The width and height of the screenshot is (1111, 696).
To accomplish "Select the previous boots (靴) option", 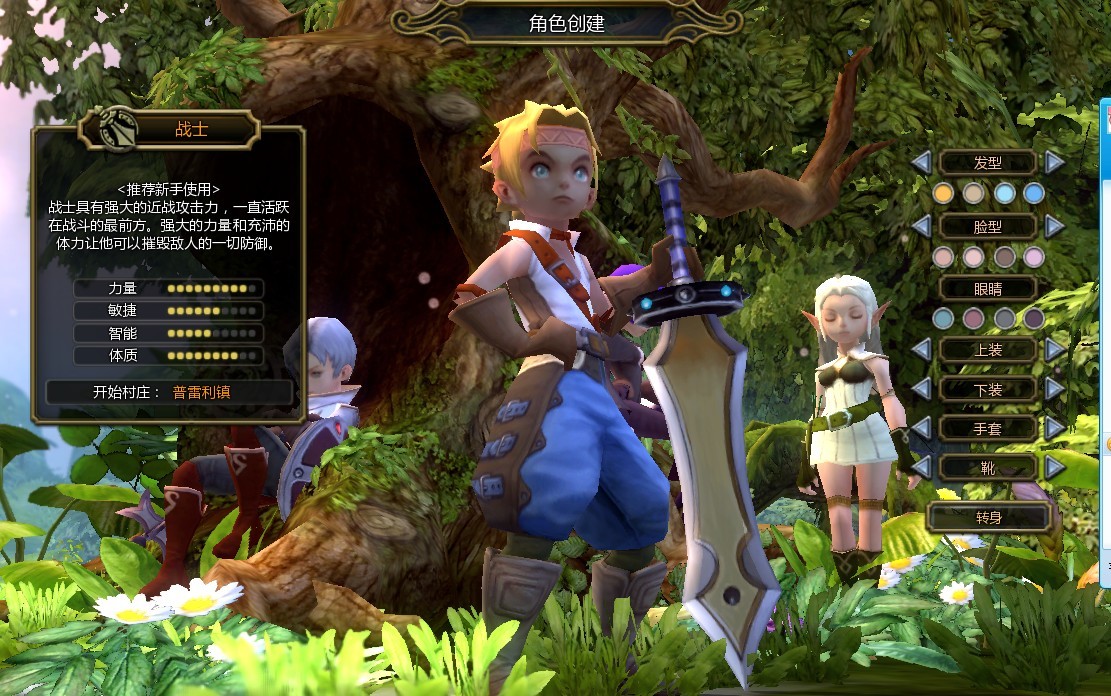I will tap(922, 467).
